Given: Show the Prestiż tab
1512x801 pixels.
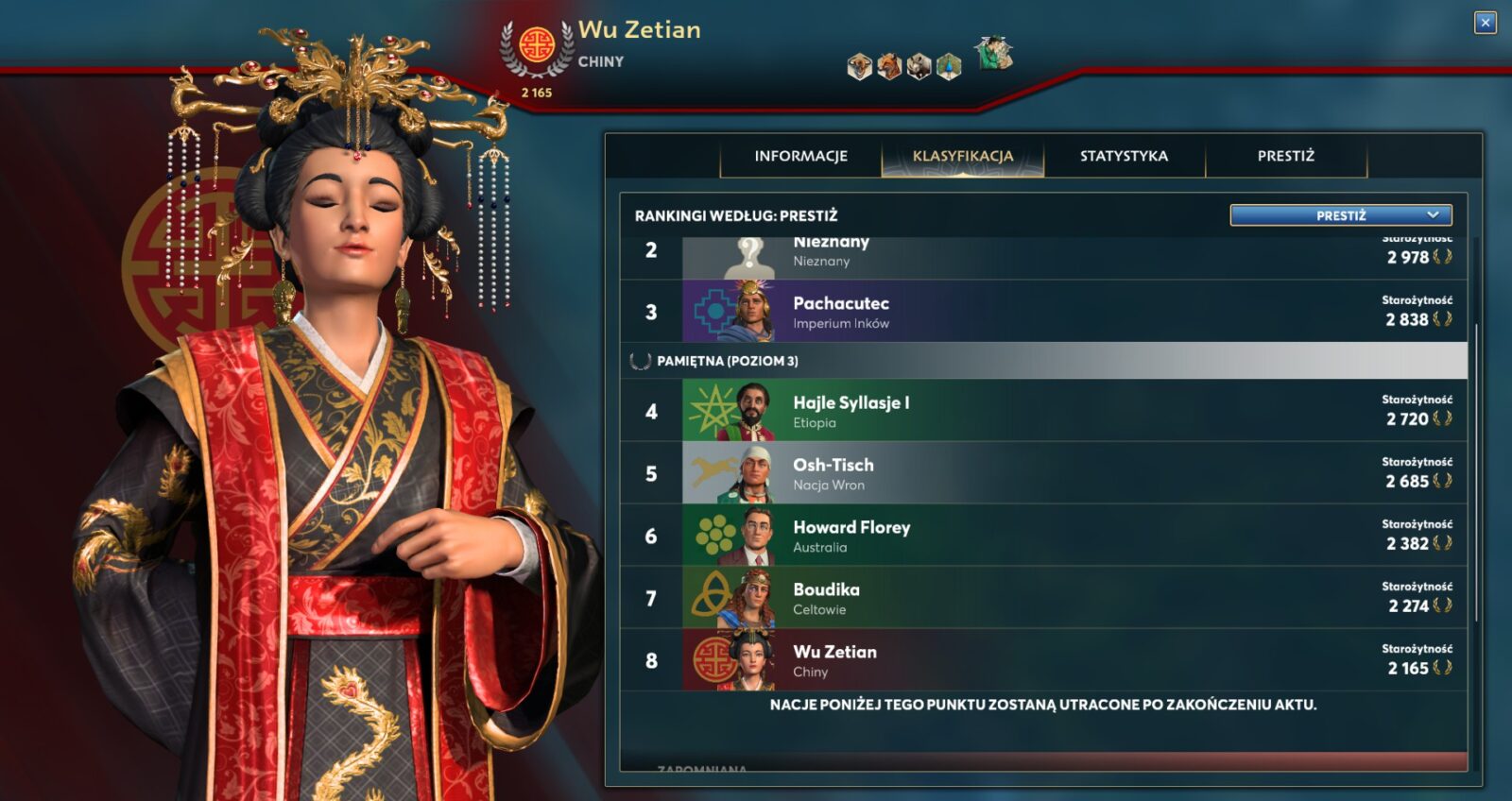Looking at the screenshot, I should pyautogui.click(x=1285, y=156).
